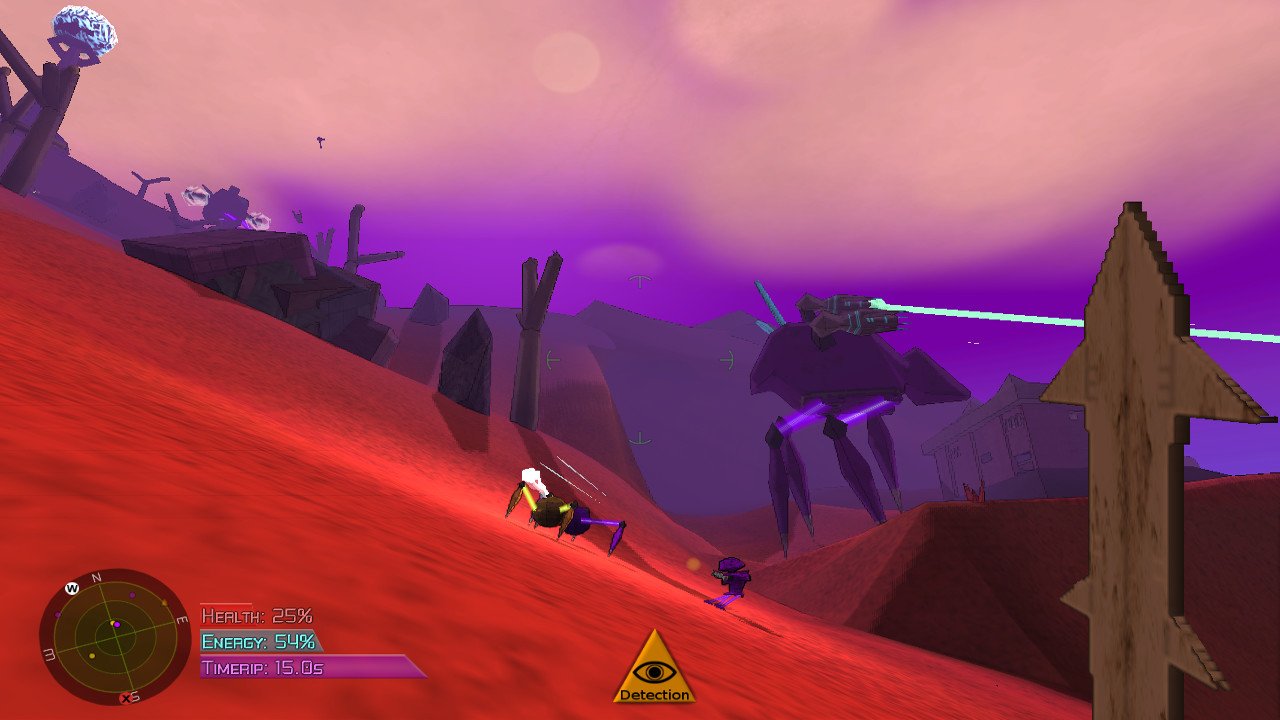Viewport: 1280px width, 720px height.
Task: Click the purple blip at the radar center
Action: 117,625
